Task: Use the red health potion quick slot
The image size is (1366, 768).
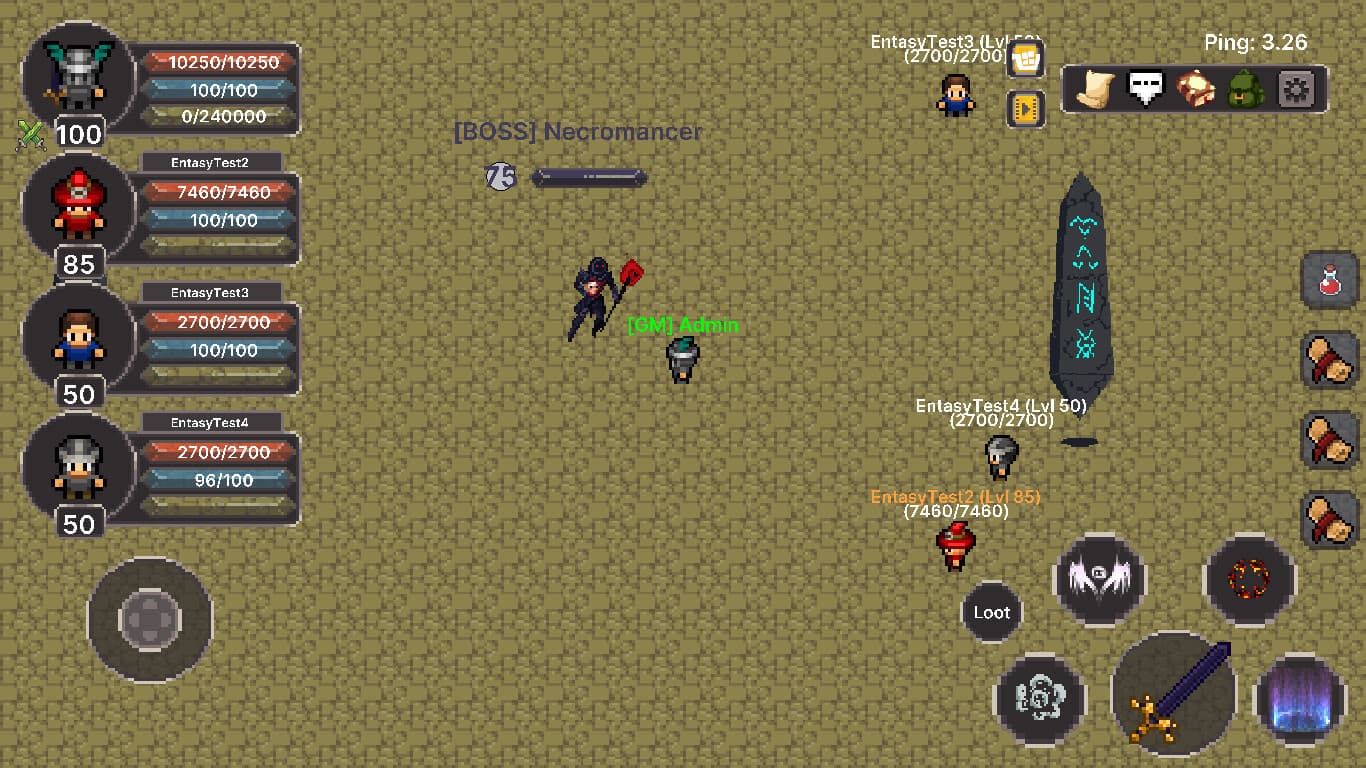Action: pos(1329,280)
